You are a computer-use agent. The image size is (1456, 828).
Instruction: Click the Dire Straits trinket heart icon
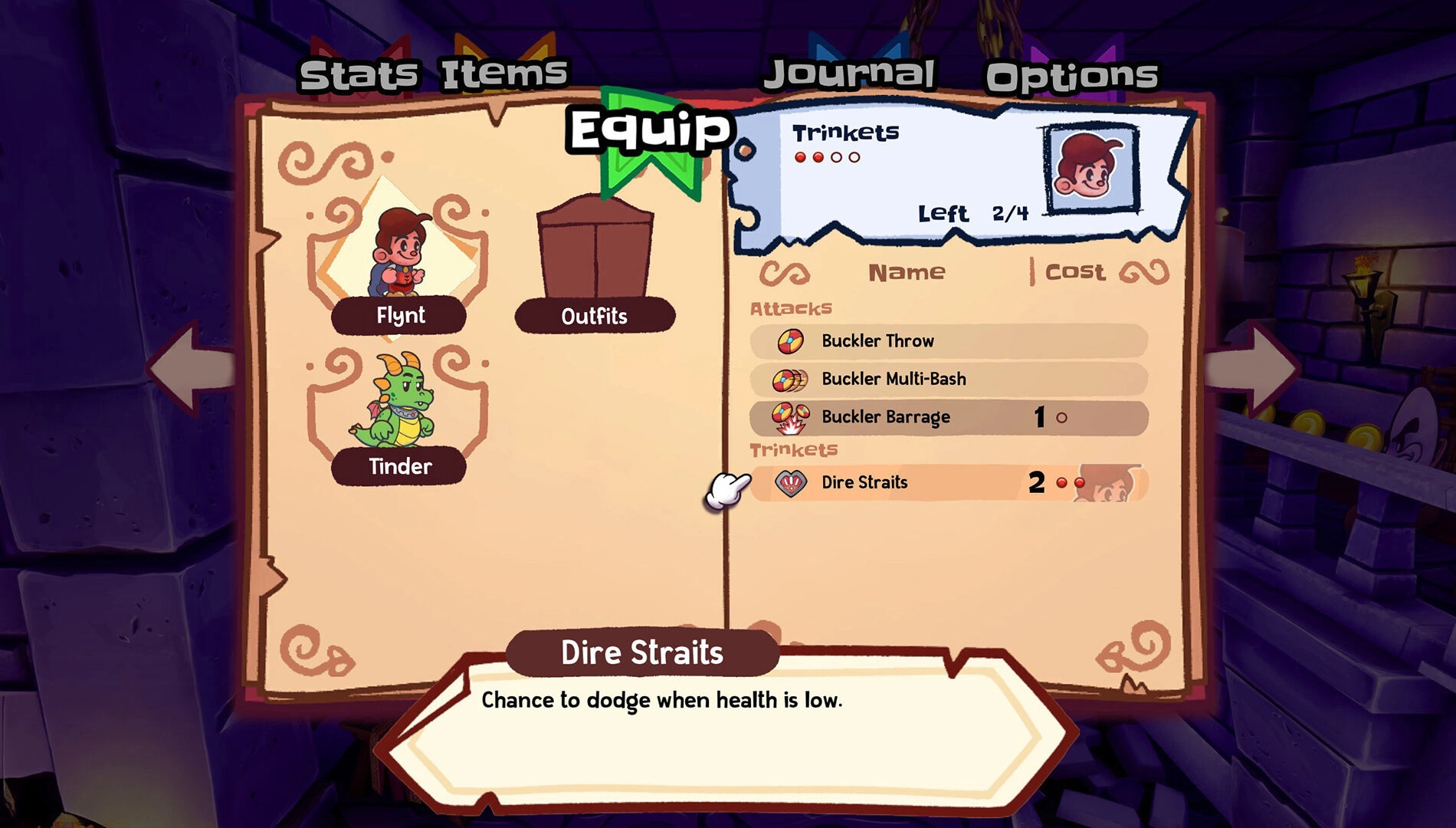789,482
